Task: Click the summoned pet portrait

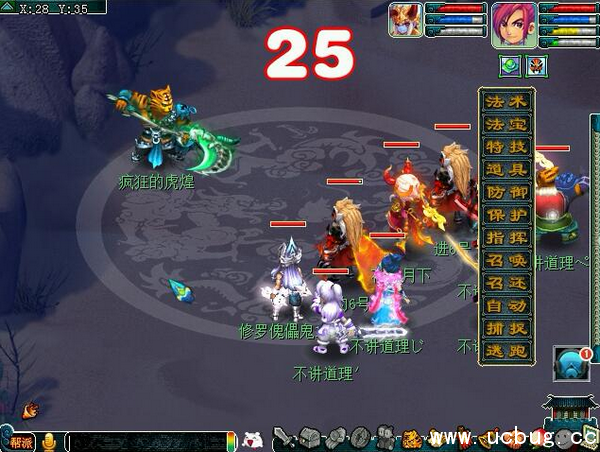Action: (404, 21)
